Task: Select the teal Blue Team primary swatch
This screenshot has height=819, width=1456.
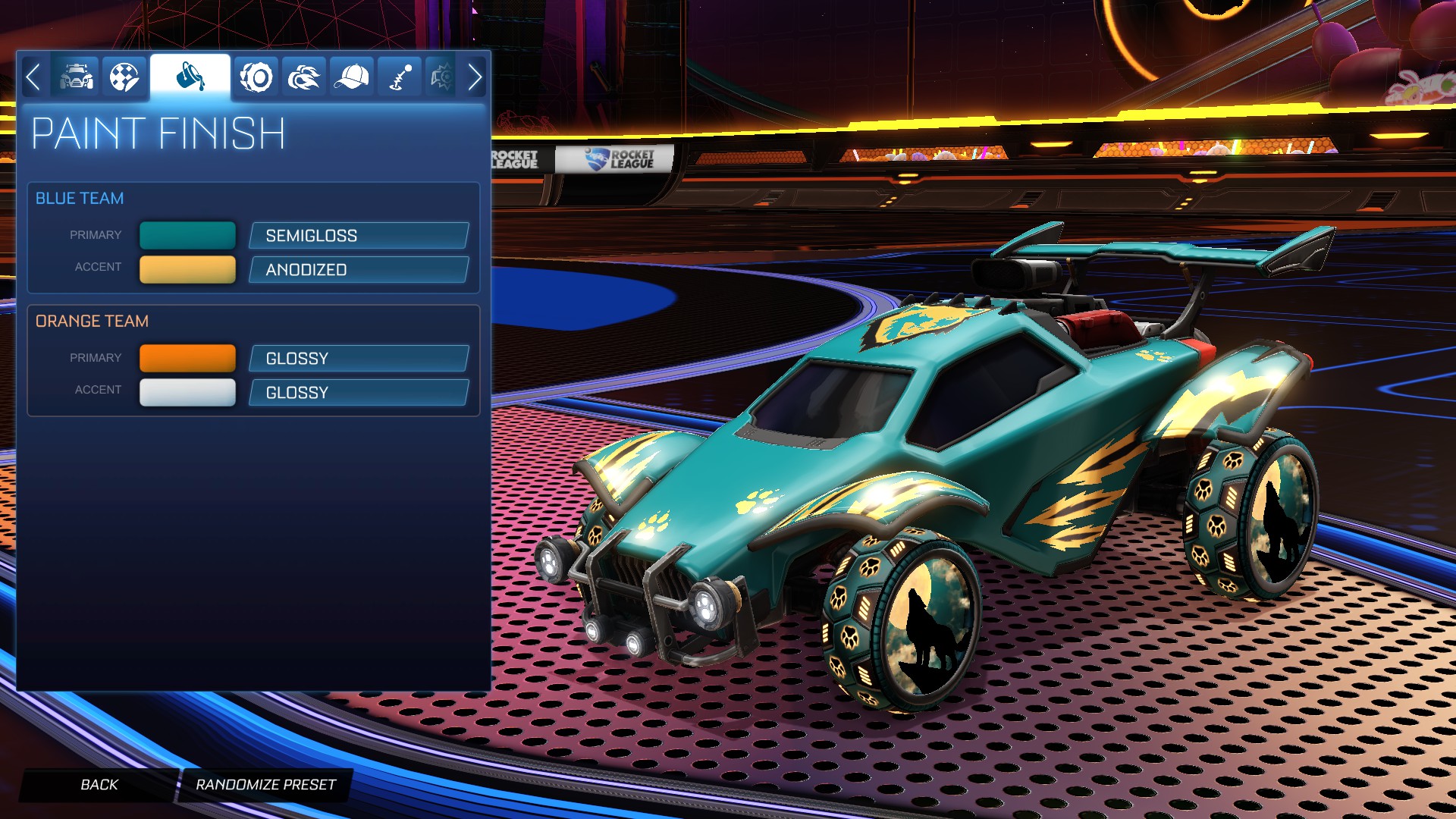Action: tap(187, 235)
